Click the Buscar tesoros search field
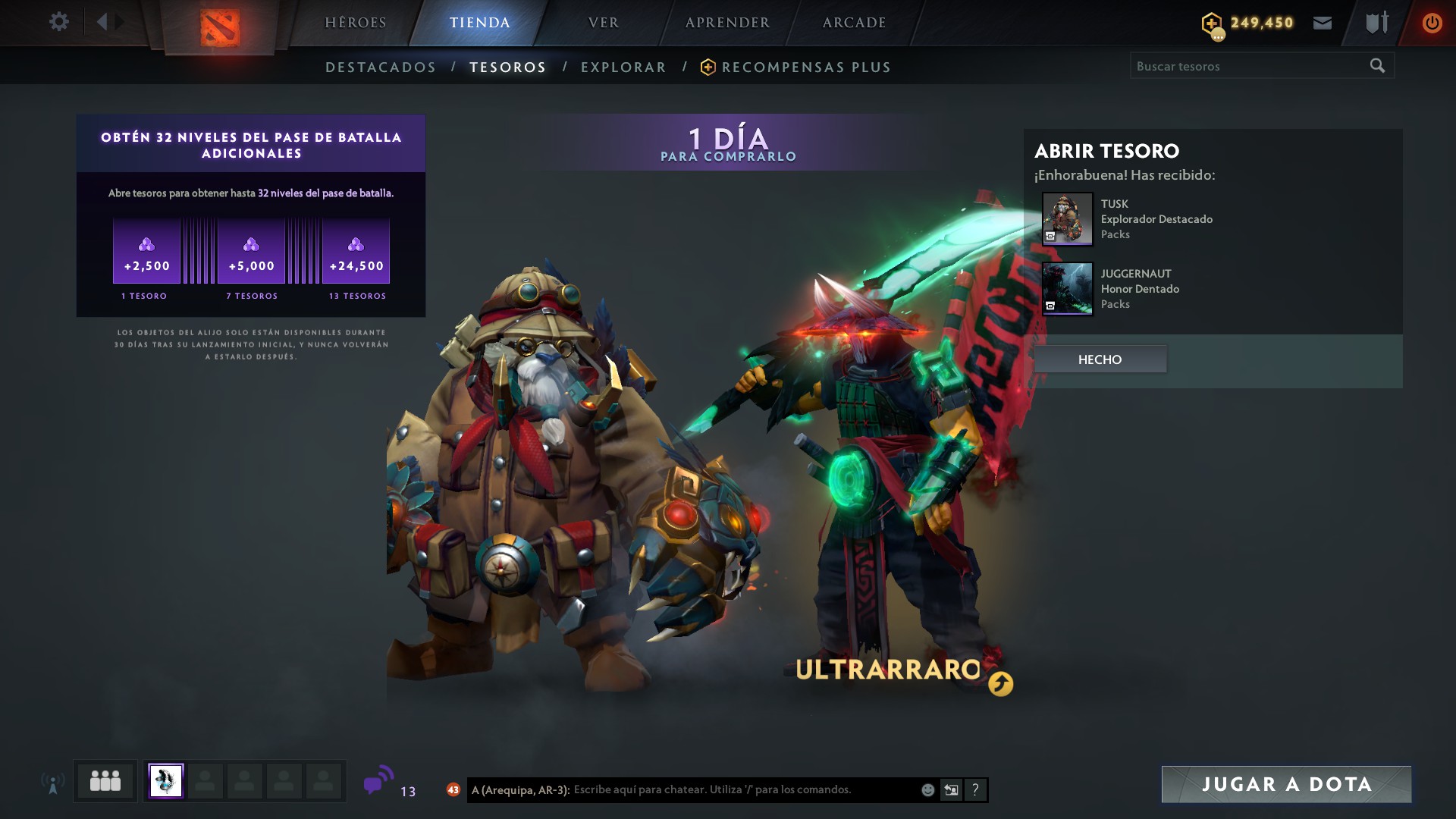Viewport: 1456px width, 819px height. click(x=1247, y=66)
